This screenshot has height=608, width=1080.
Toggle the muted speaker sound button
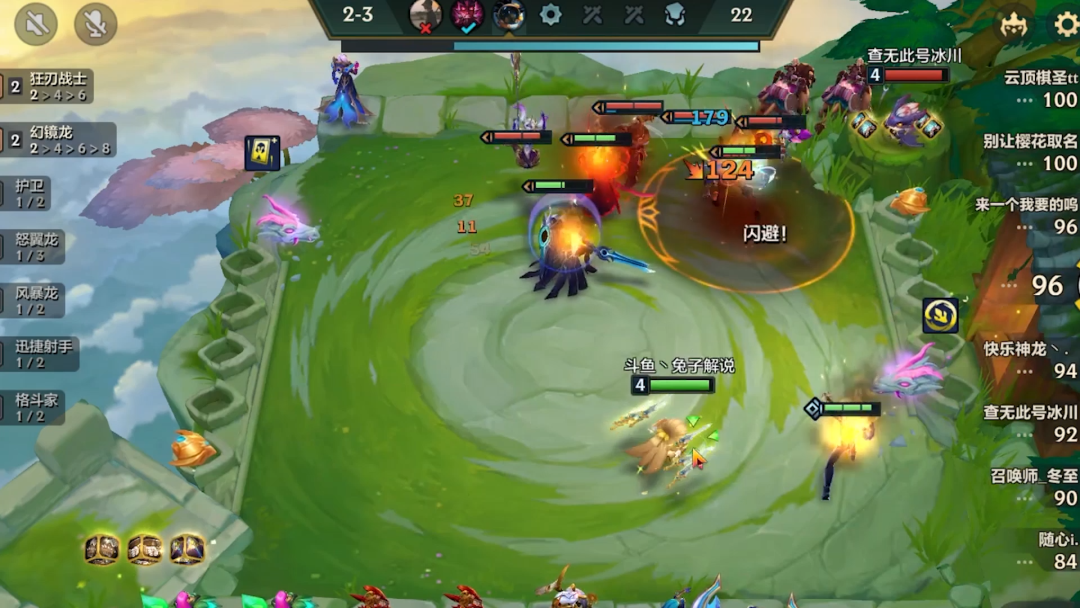(x=36, y=24)
